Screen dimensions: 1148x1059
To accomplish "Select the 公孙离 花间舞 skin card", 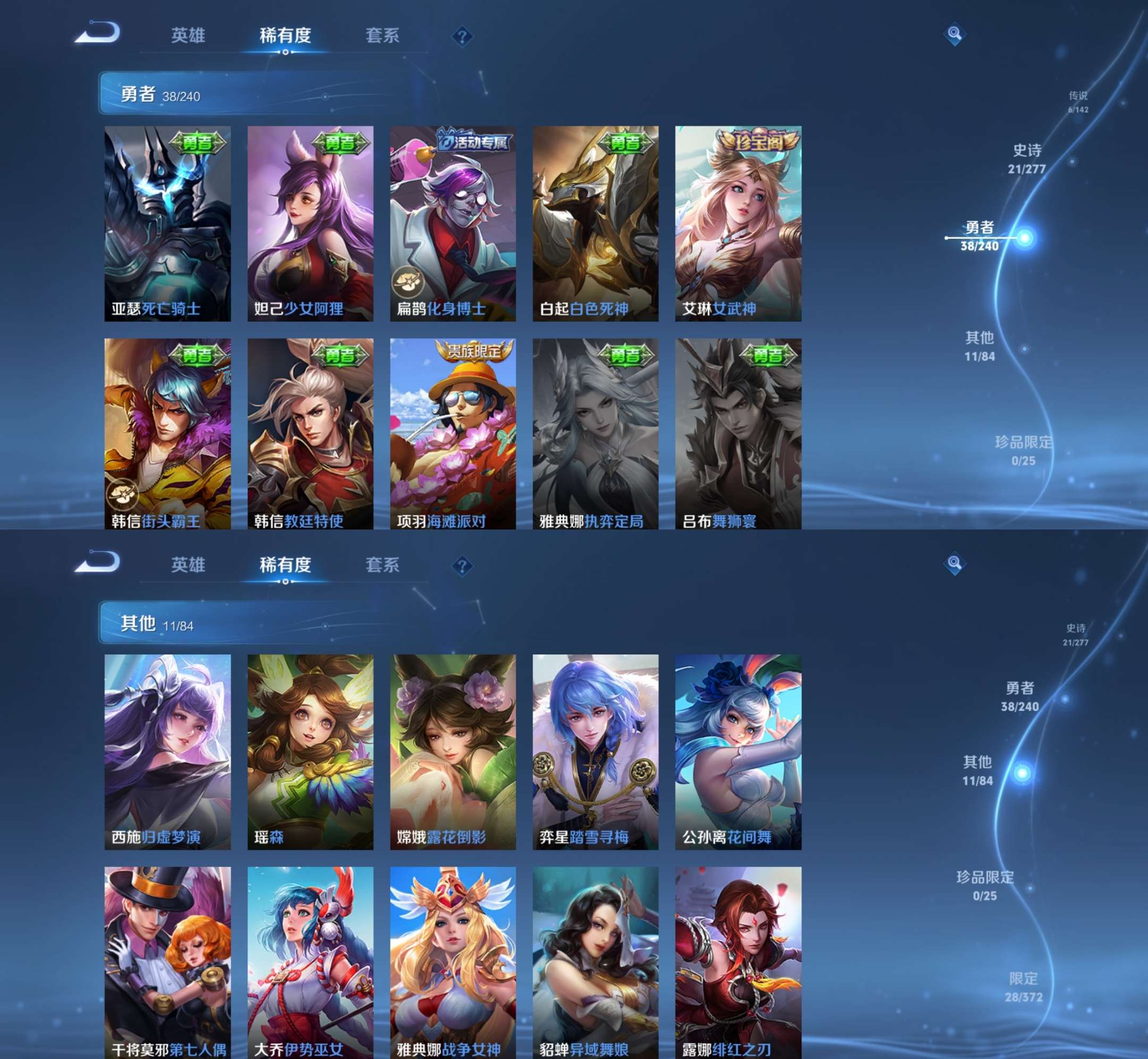I will (x=738, y=752).
